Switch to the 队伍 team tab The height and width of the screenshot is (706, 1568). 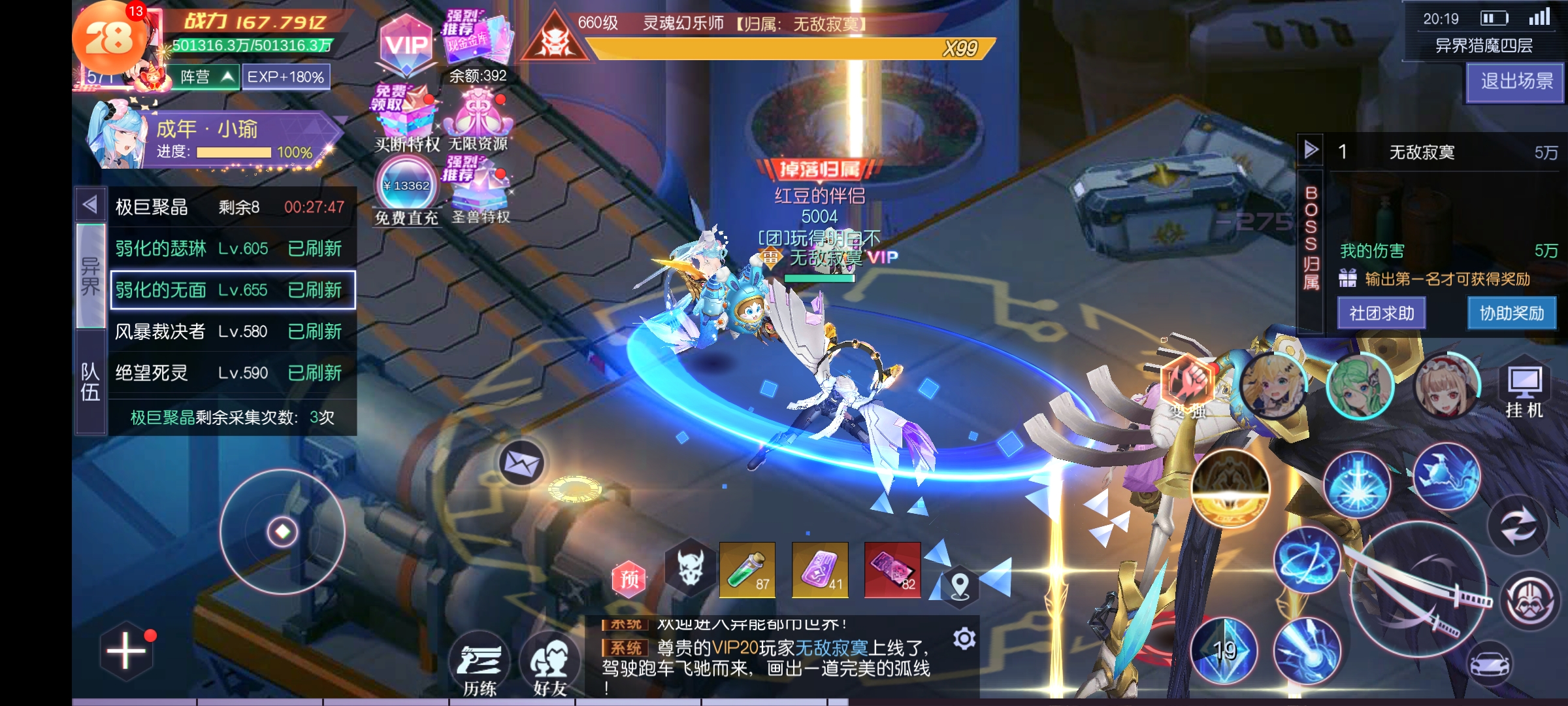(90, 382)
